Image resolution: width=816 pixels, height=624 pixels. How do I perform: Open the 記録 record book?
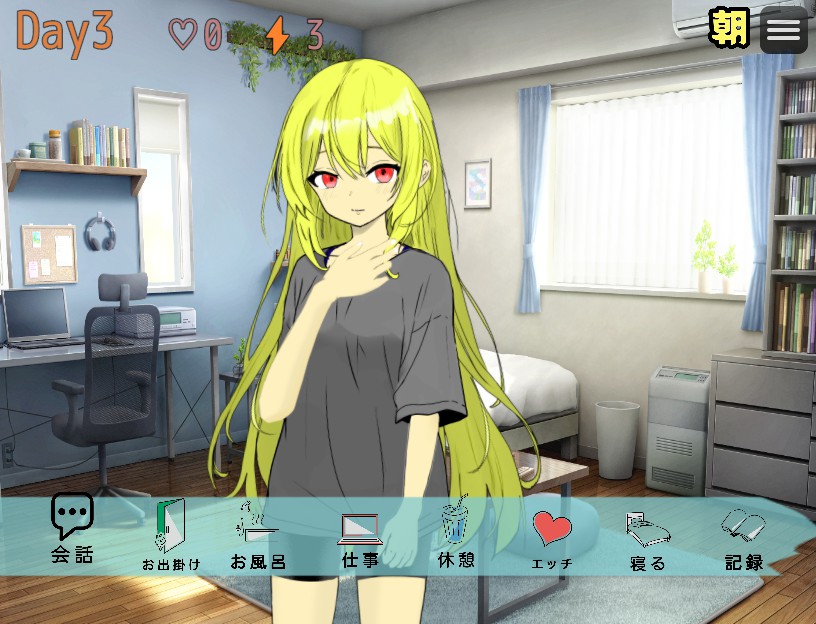point(744,536)
